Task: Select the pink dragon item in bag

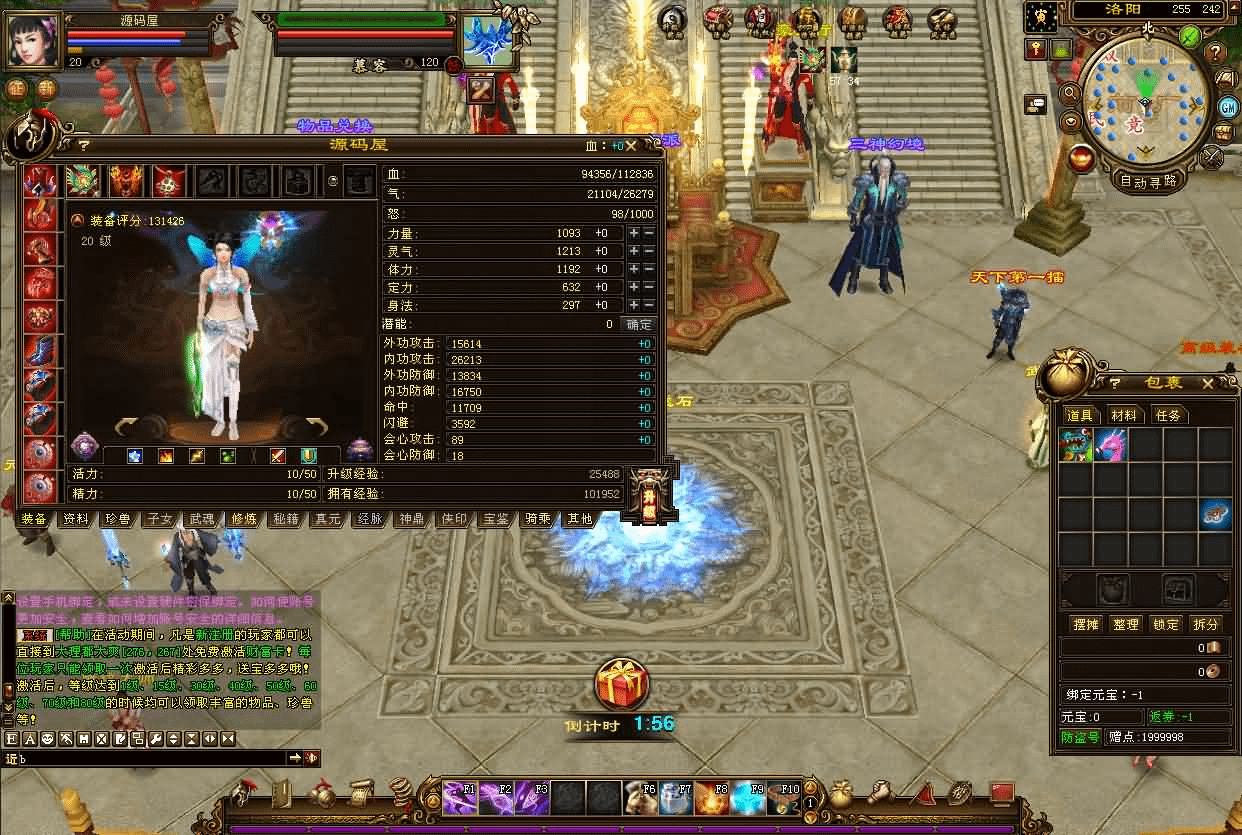Action: (x=1110, y=445)
